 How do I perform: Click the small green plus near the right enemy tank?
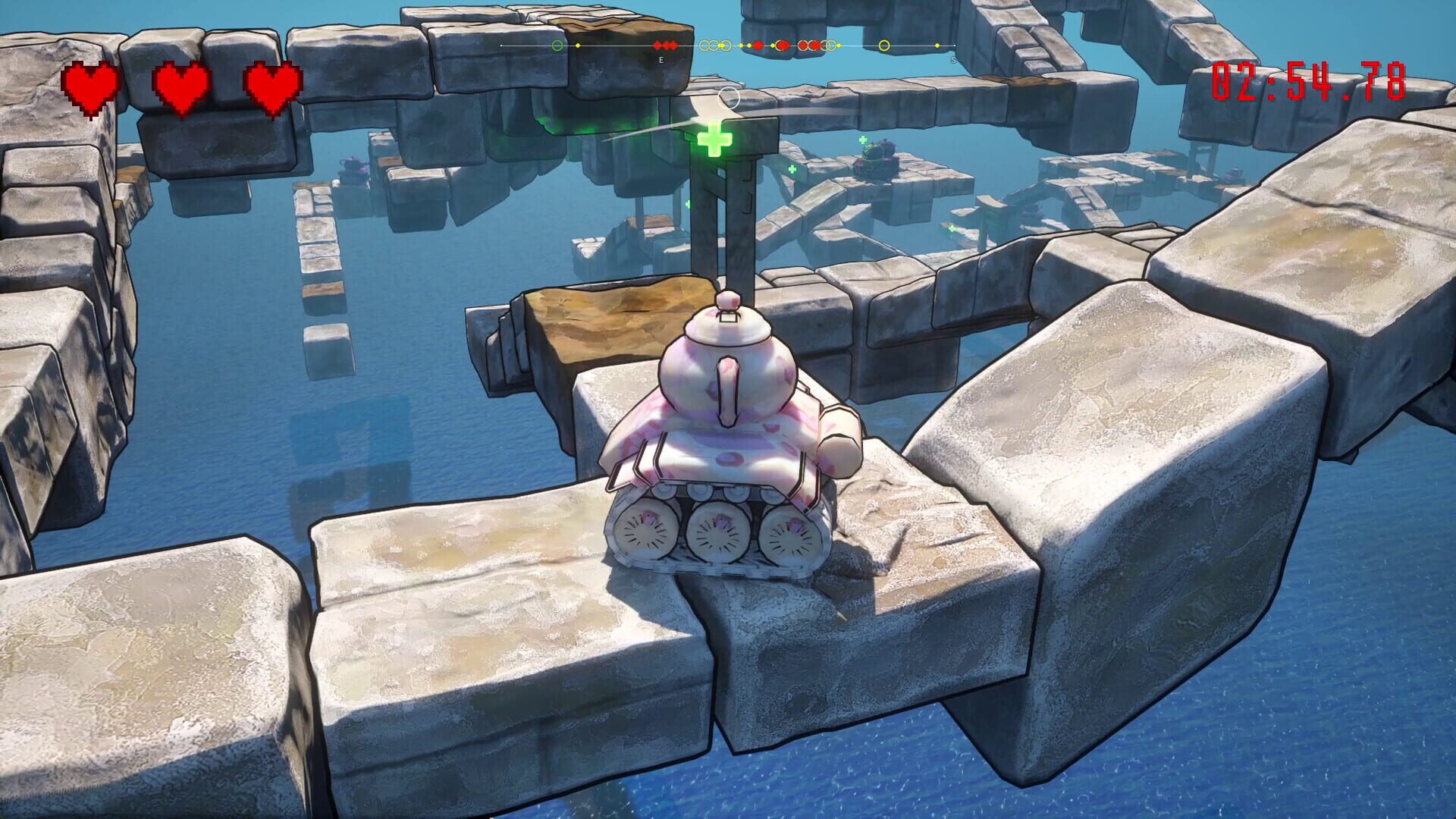[x=862, y=140]
